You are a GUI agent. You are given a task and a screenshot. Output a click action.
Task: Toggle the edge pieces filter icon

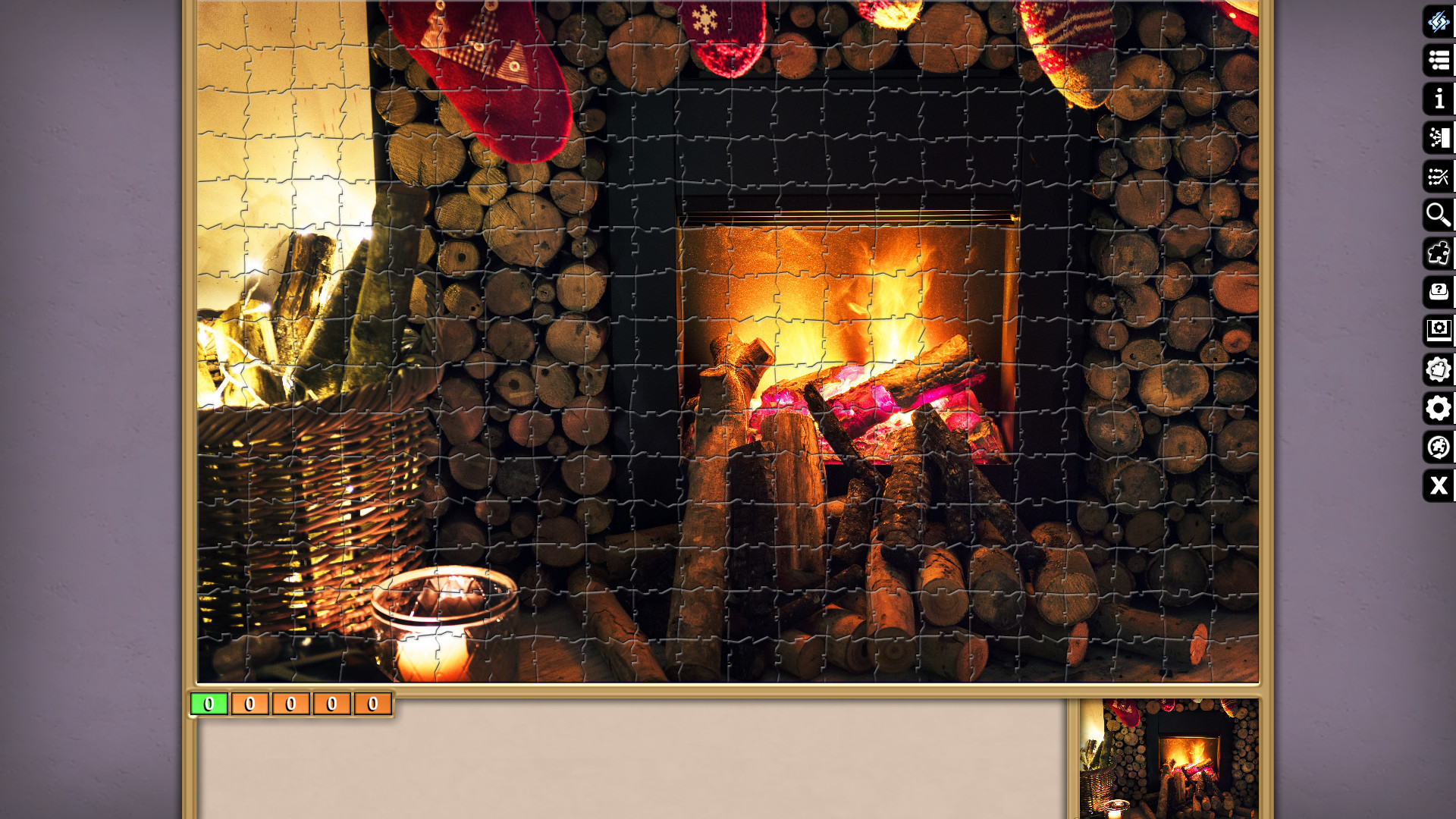coord(1439,253)
